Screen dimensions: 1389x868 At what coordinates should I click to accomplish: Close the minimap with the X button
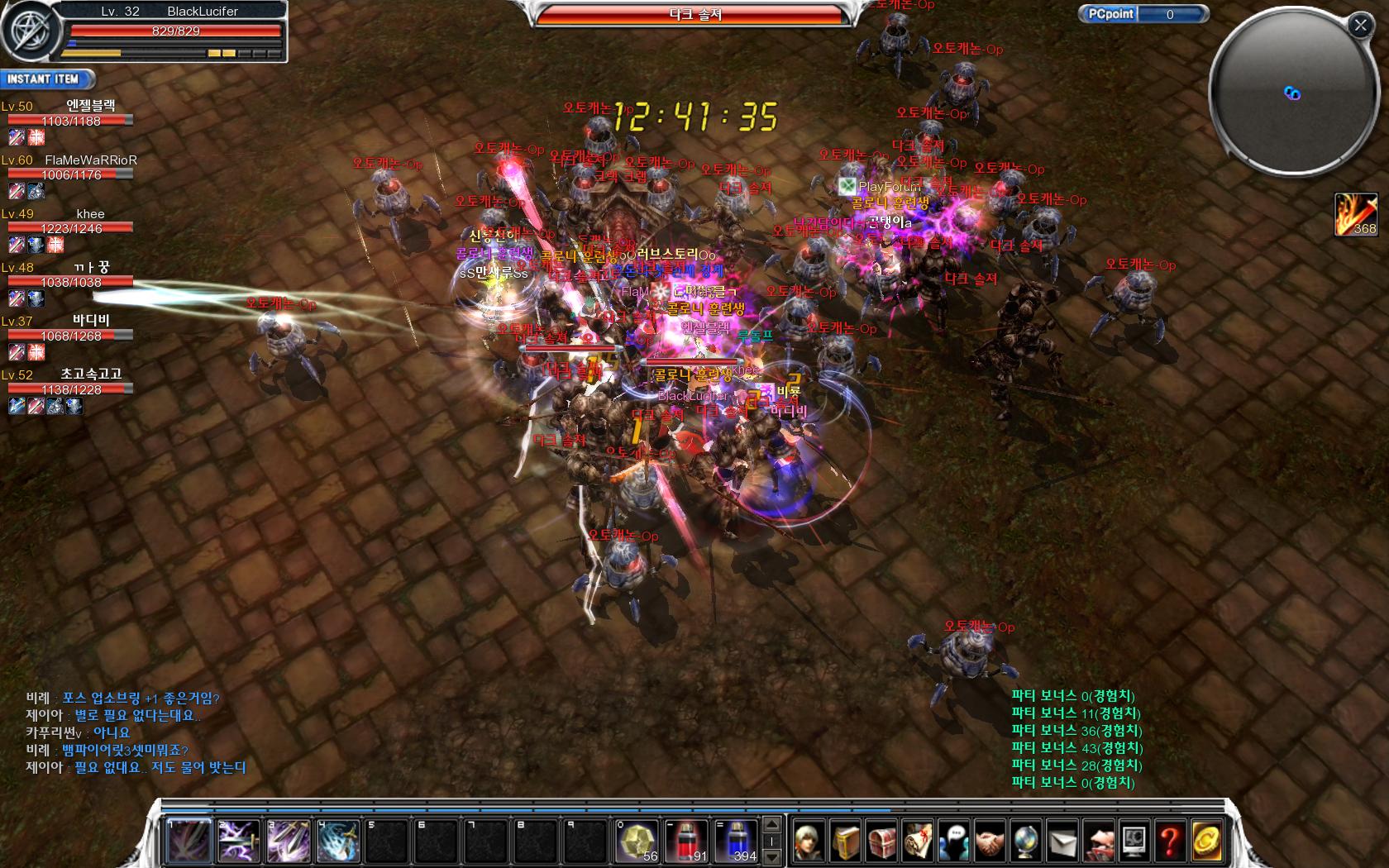coord(1360,26)
